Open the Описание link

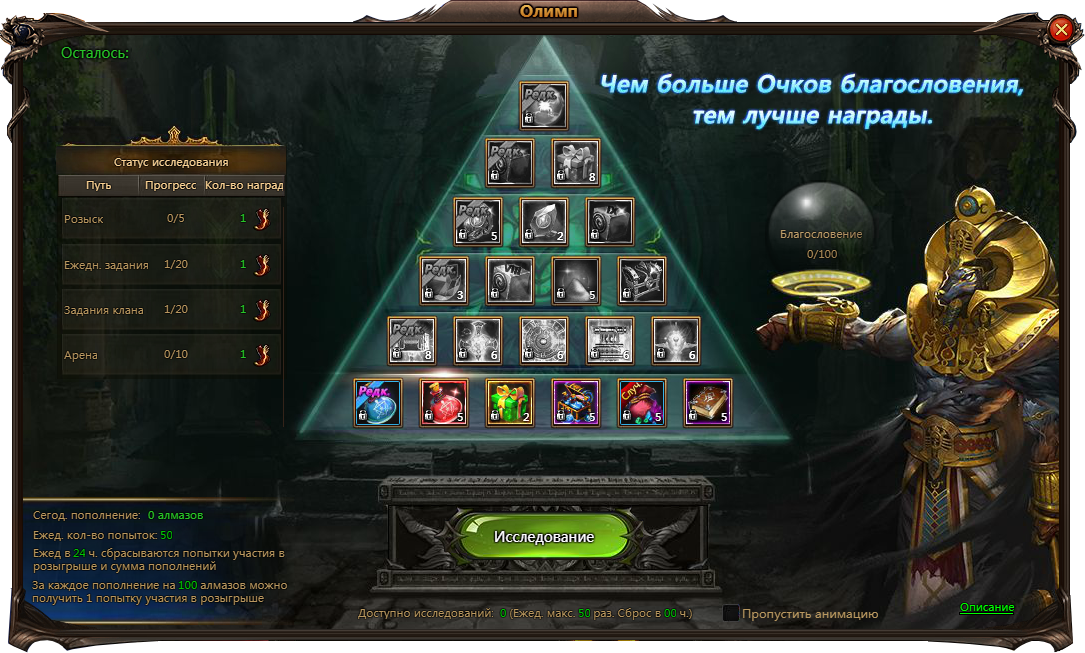tap(986, 607)
